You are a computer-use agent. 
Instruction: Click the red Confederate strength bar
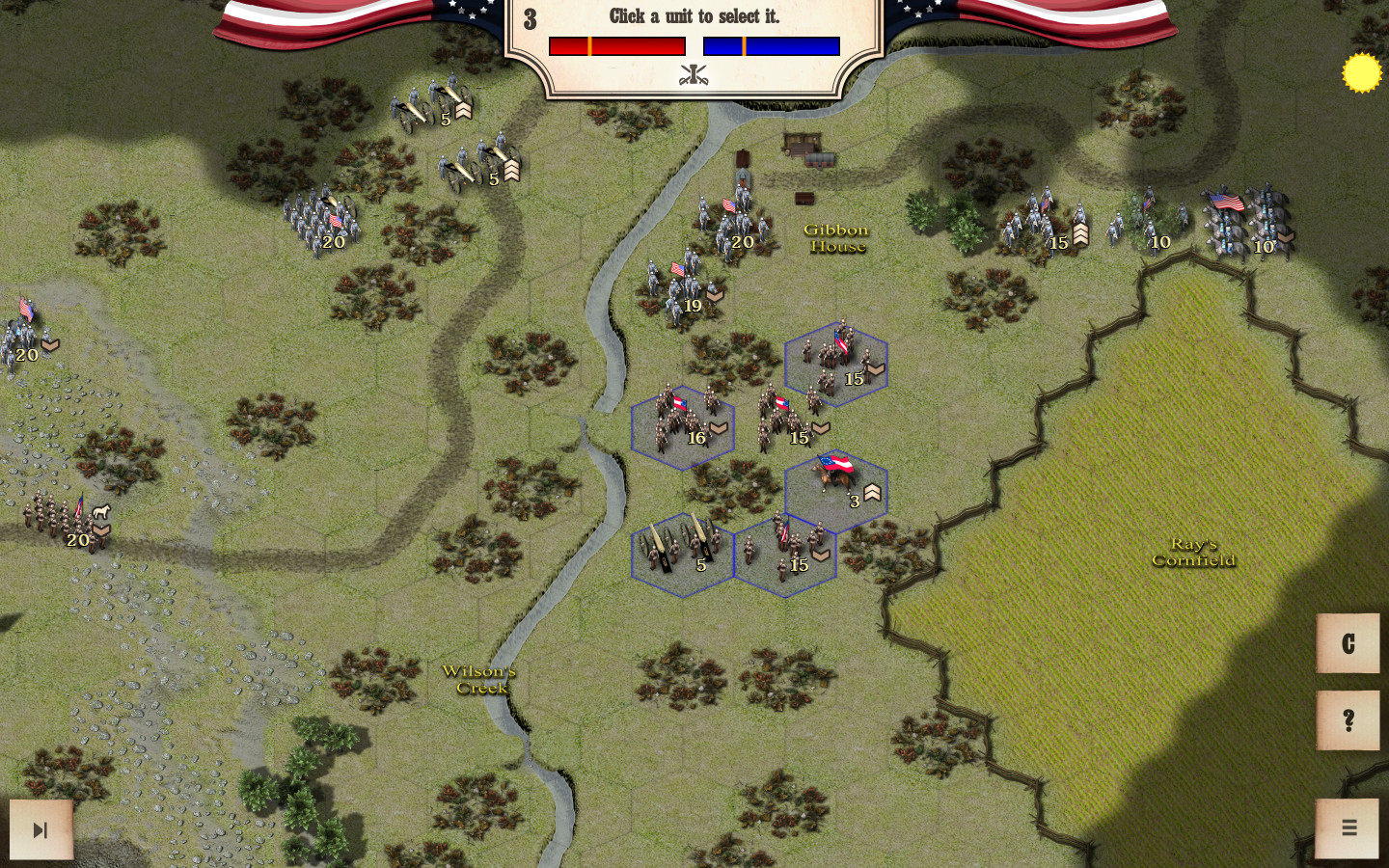(x=616, y=43)
